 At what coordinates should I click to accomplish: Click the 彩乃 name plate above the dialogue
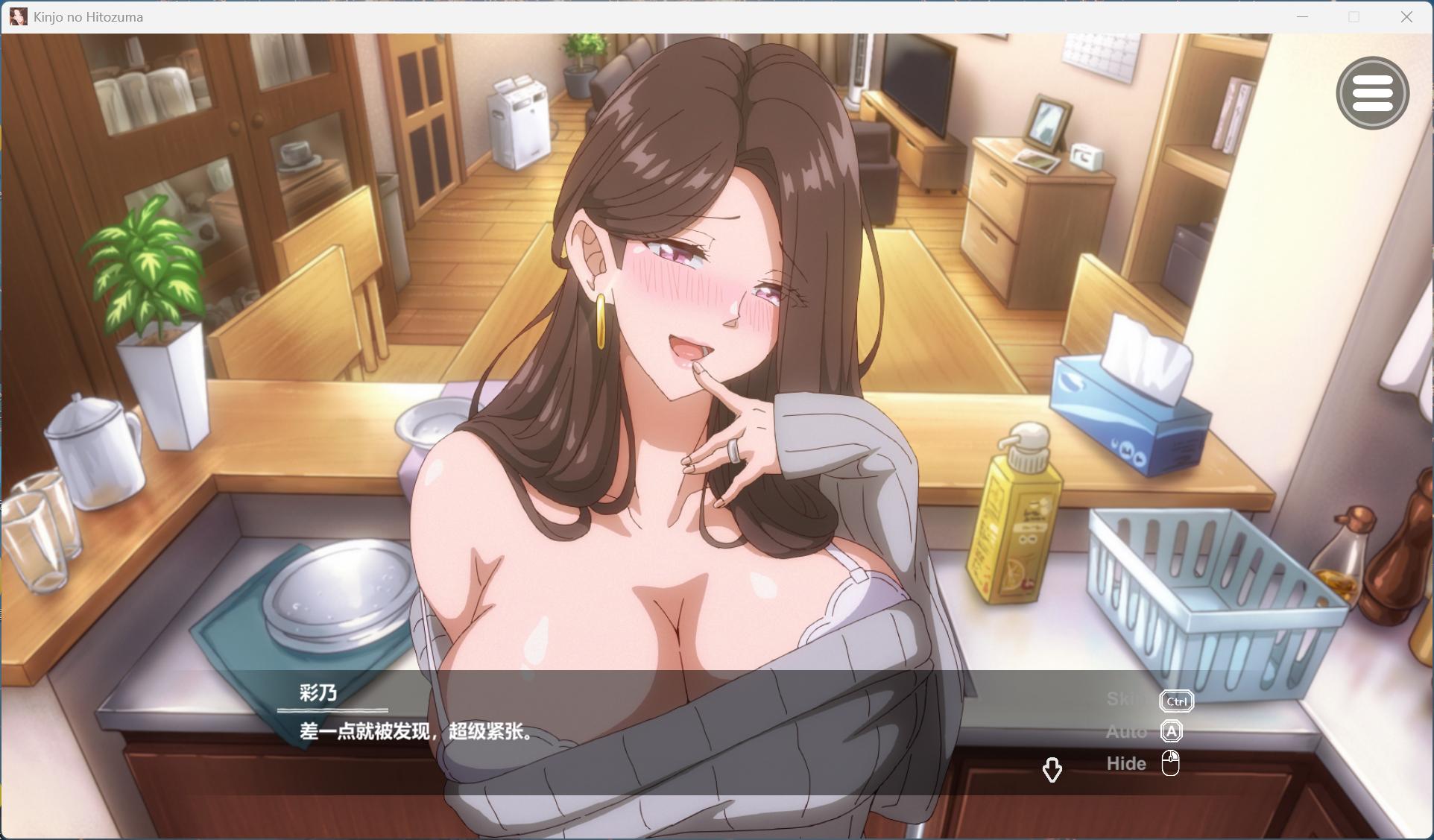(x=317, y=693)
